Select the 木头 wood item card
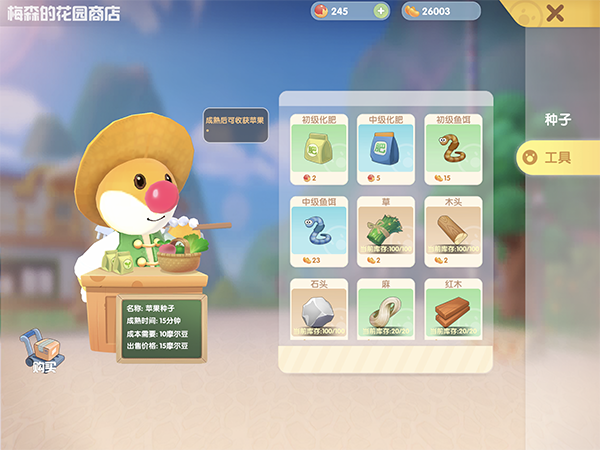 pyautogui.click(x=453, y=232)
